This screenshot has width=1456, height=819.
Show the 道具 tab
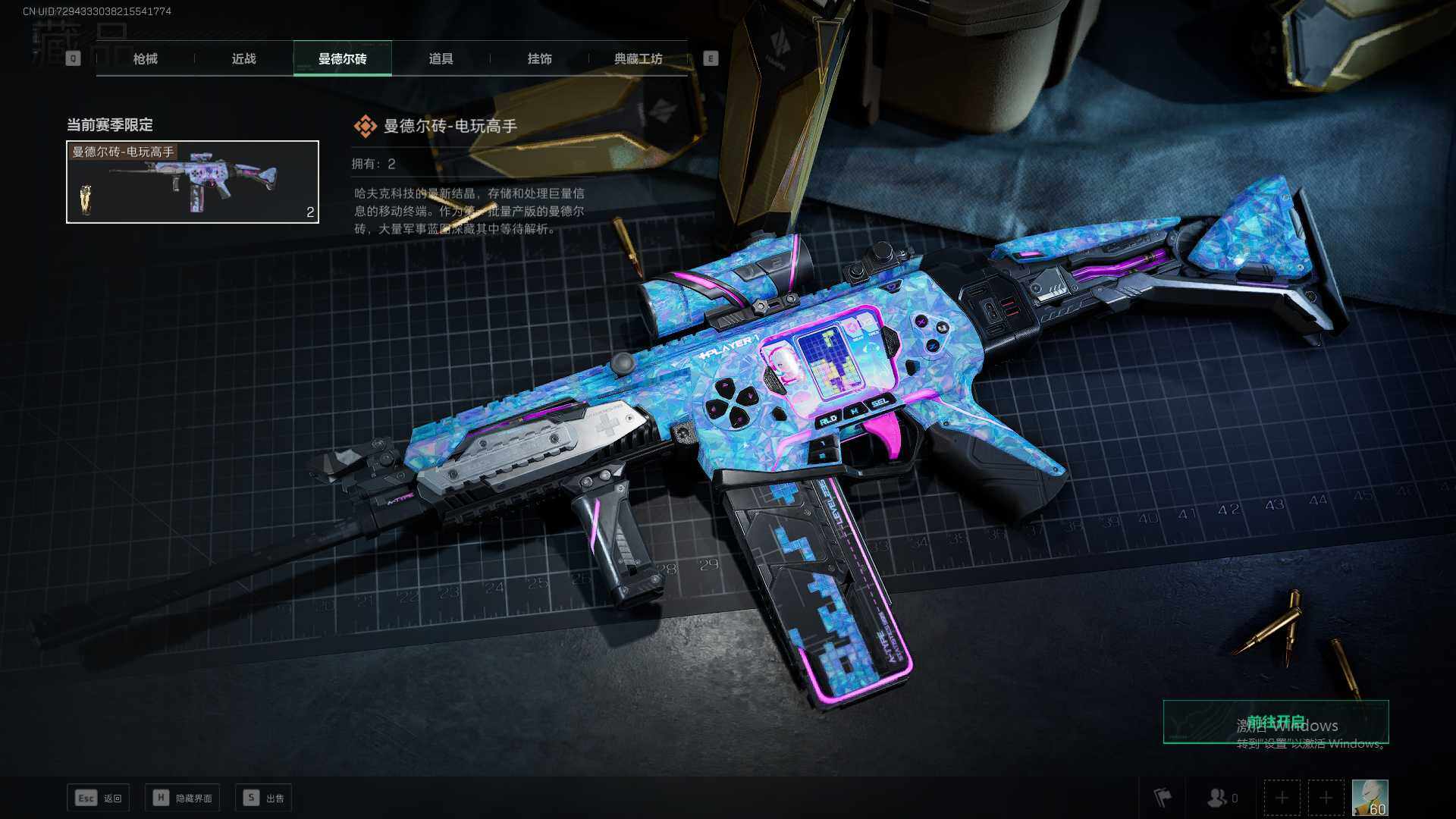[x=441, y=59]
